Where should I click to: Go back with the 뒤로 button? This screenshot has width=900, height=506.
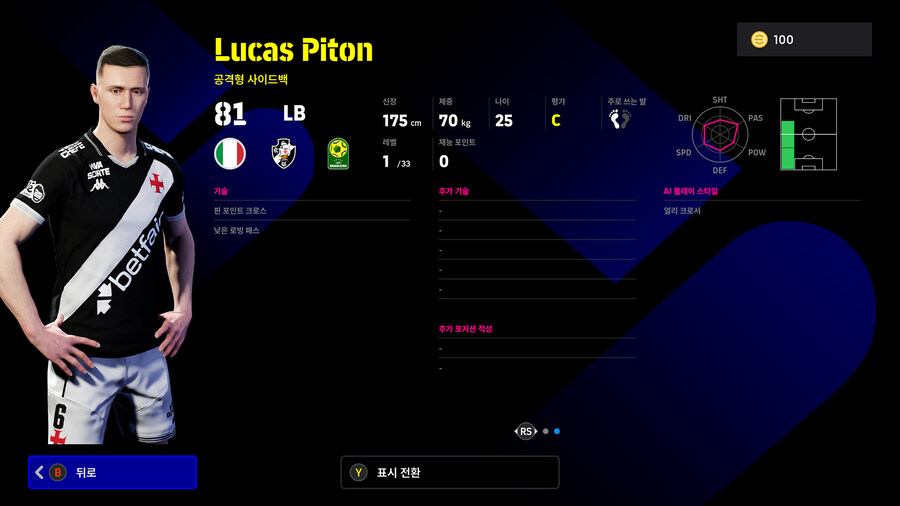pyautogui.click(x=112, y=472)
